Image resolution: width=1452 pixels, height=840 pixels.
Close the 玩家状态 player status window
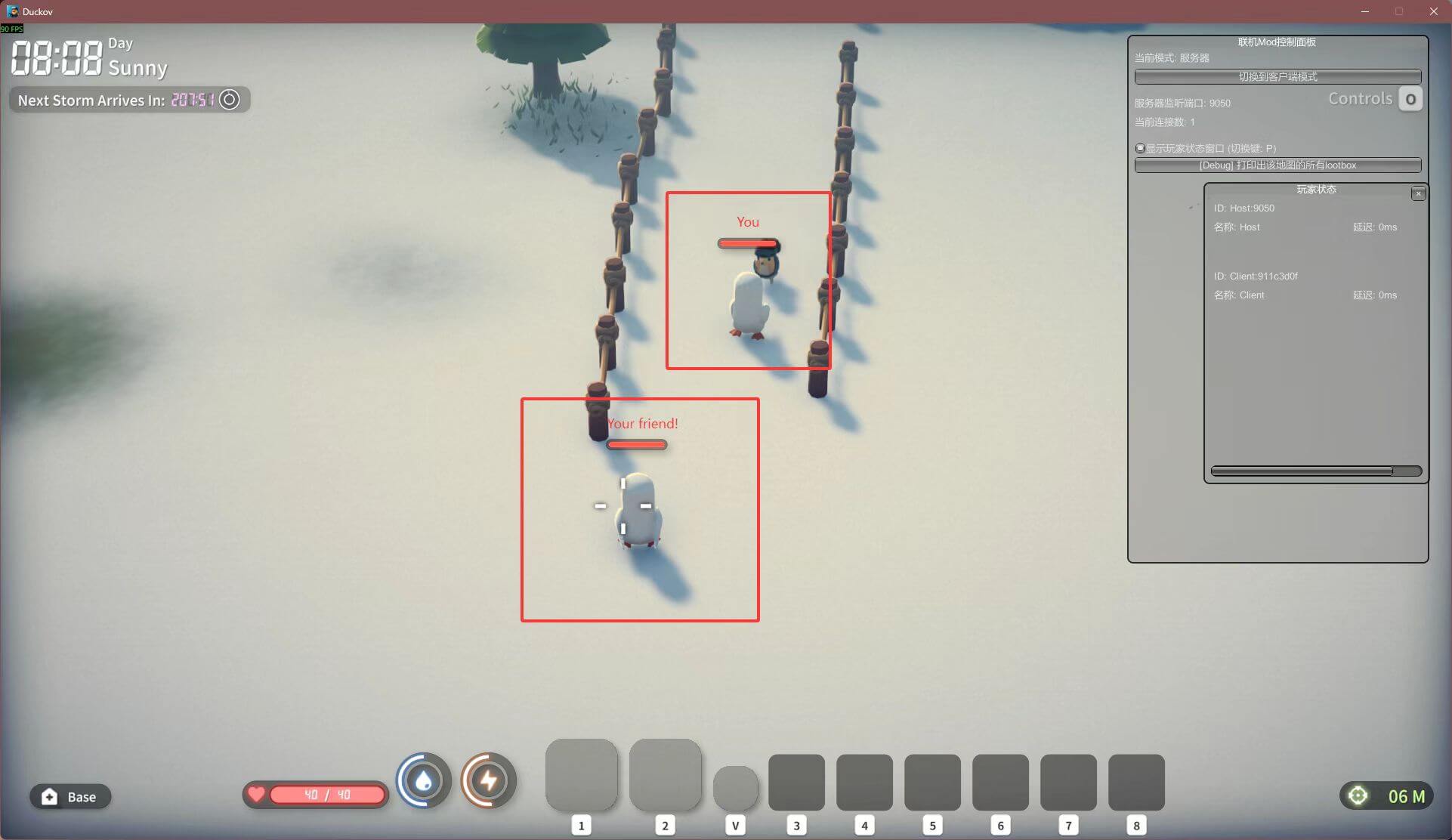tap(1418, 194)
